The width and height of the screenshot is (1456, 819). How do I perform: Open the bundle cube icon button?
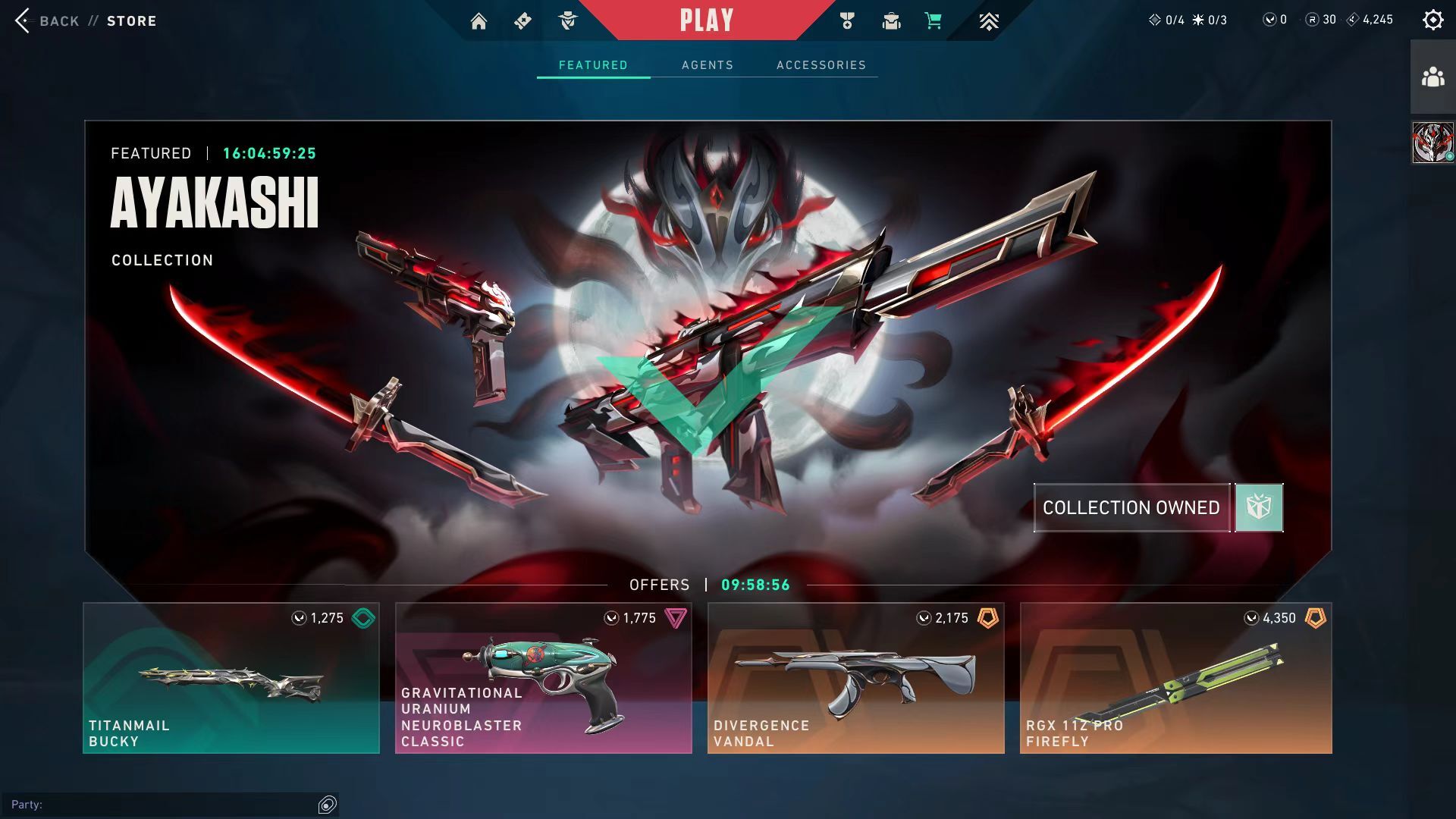1259,507
